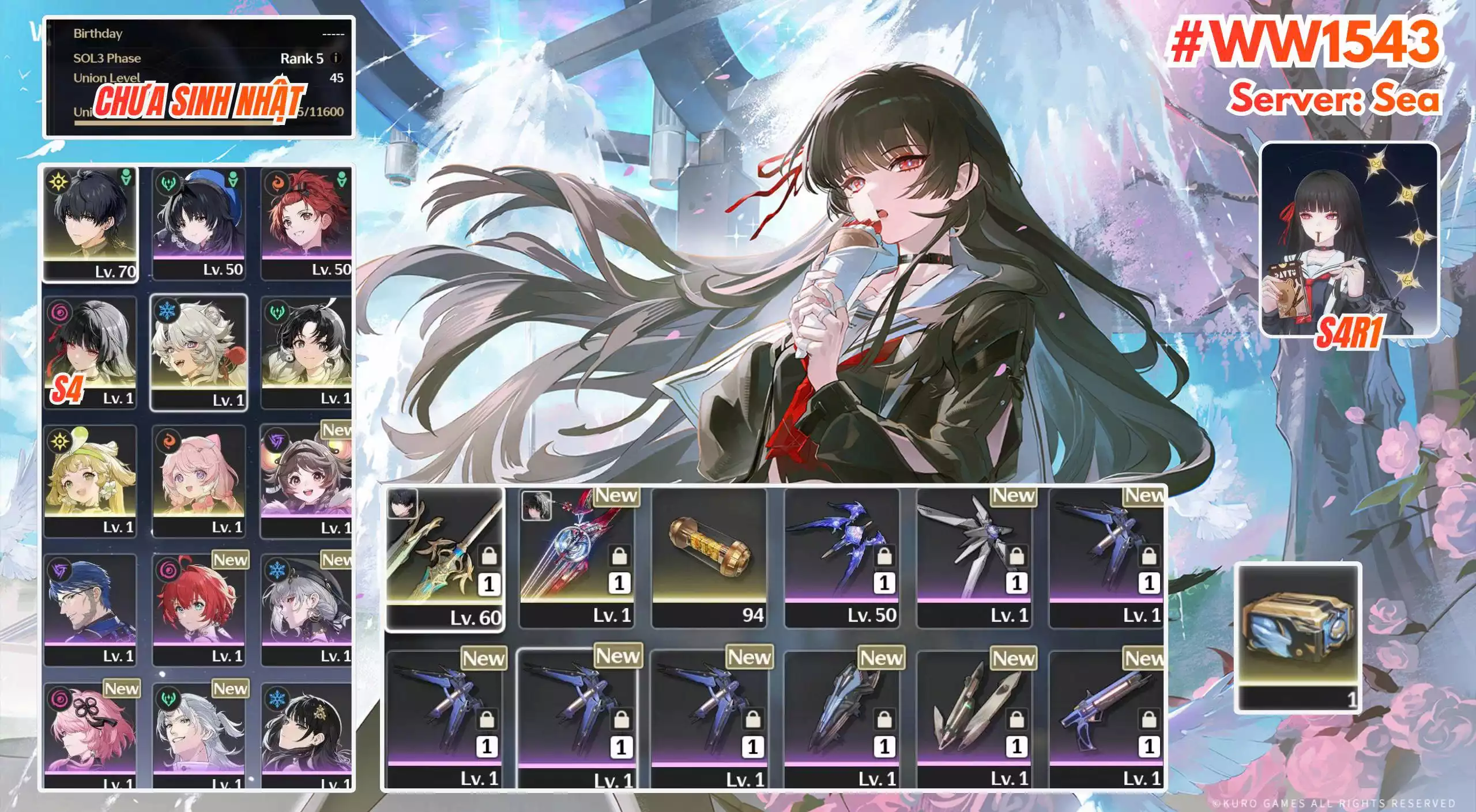Image resolution: width=1476 pixels, height=812 pixels.
Task: Select the red-haired Fusion character at Lv. 50
Action: pos(307,222)
